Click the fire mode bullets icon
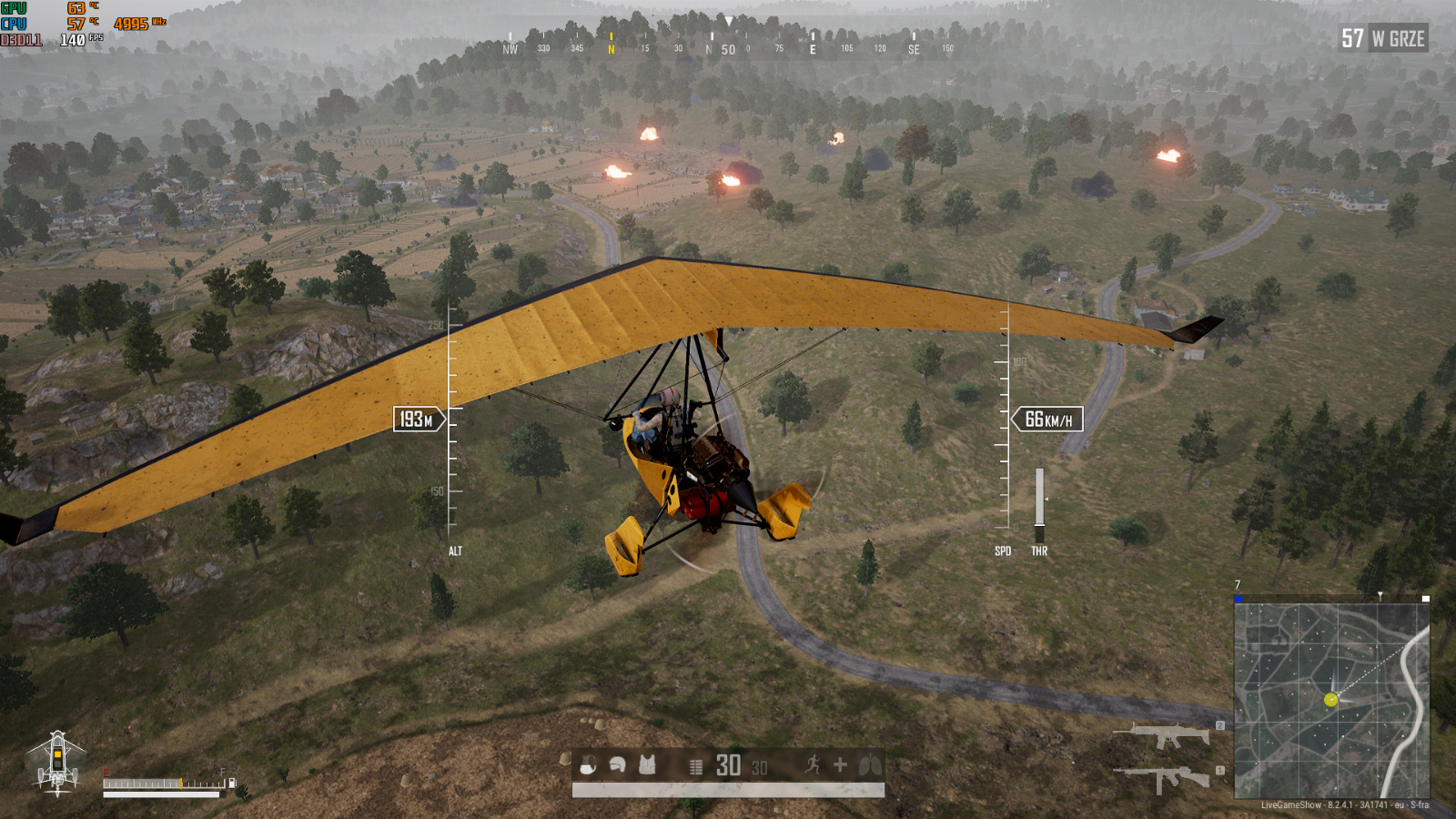 pyautogui.click(x=696, y=767)
